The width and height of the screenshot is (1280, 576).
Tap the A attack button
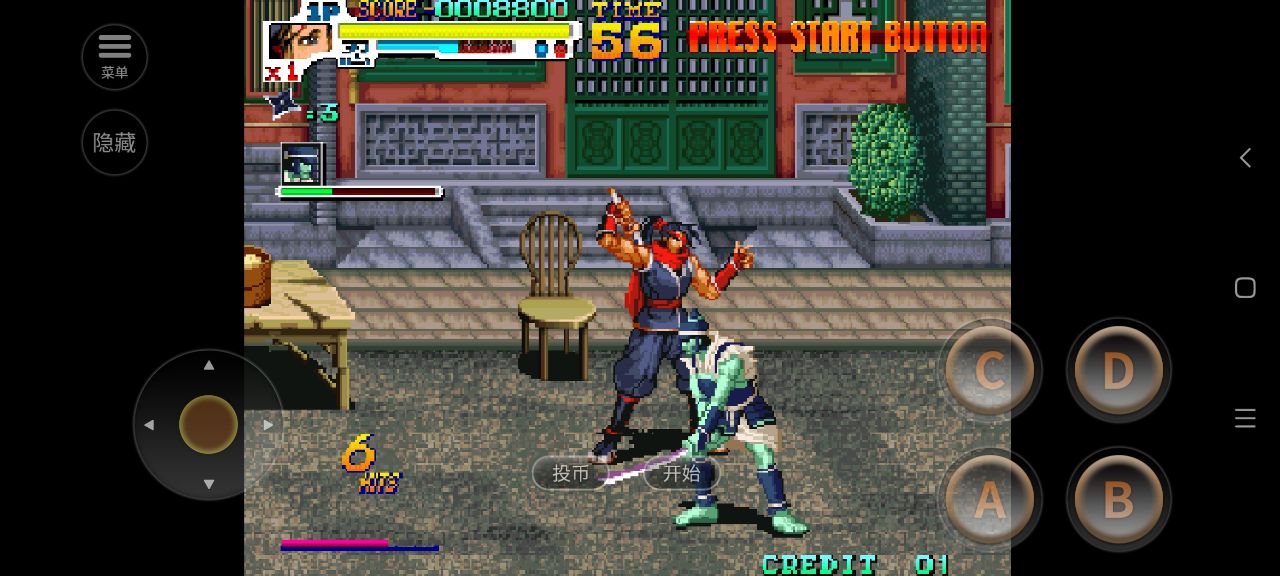[989, 499]
